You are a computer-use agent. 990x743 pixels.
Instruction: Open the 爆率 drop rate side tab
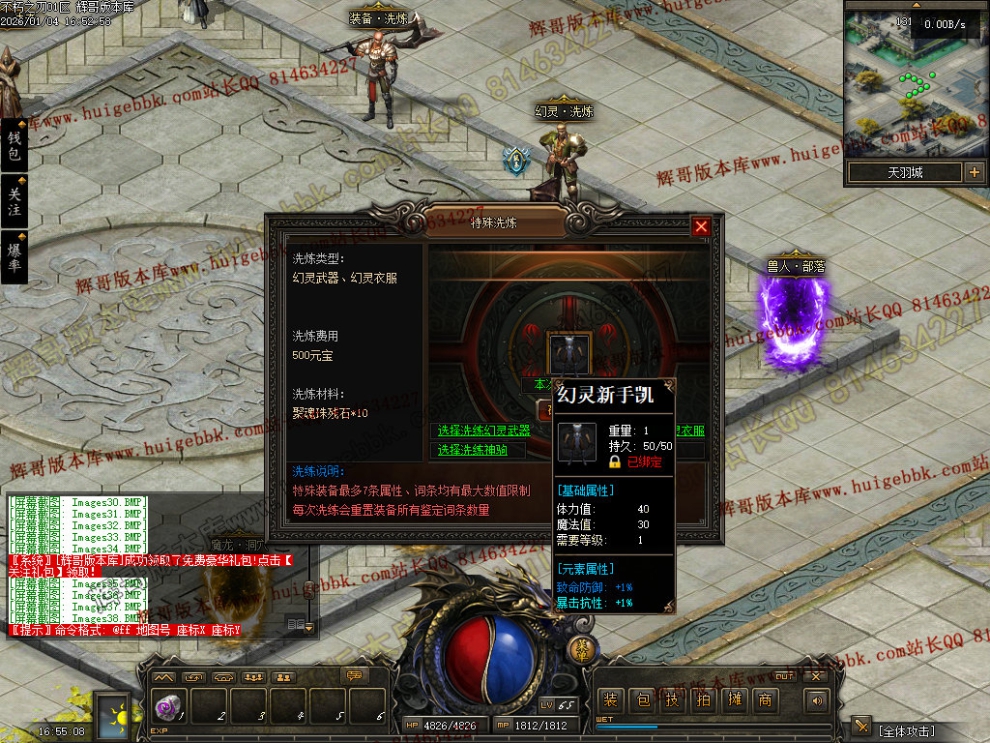coord(14,257)
